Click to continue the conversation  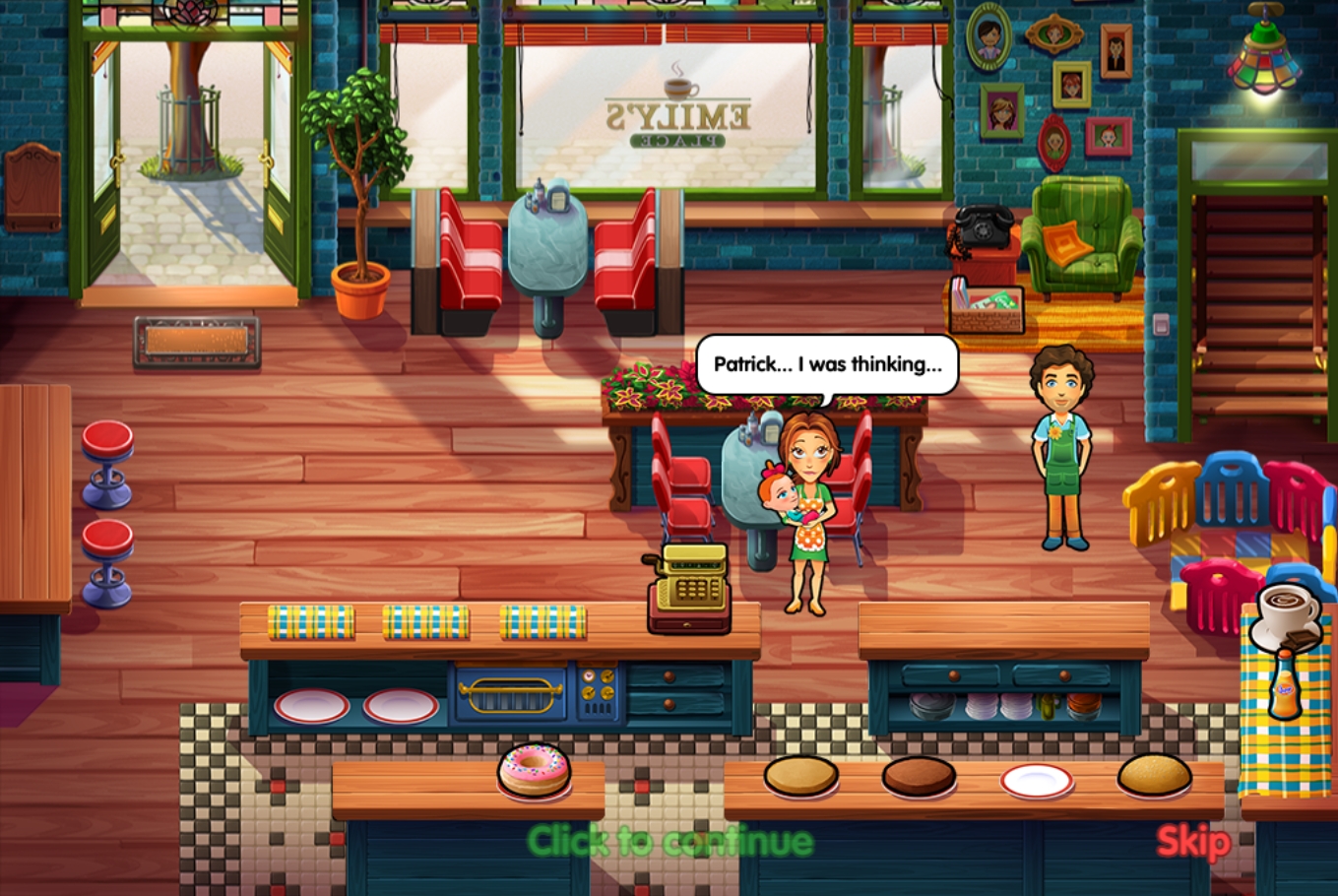(x=669, y=842)
